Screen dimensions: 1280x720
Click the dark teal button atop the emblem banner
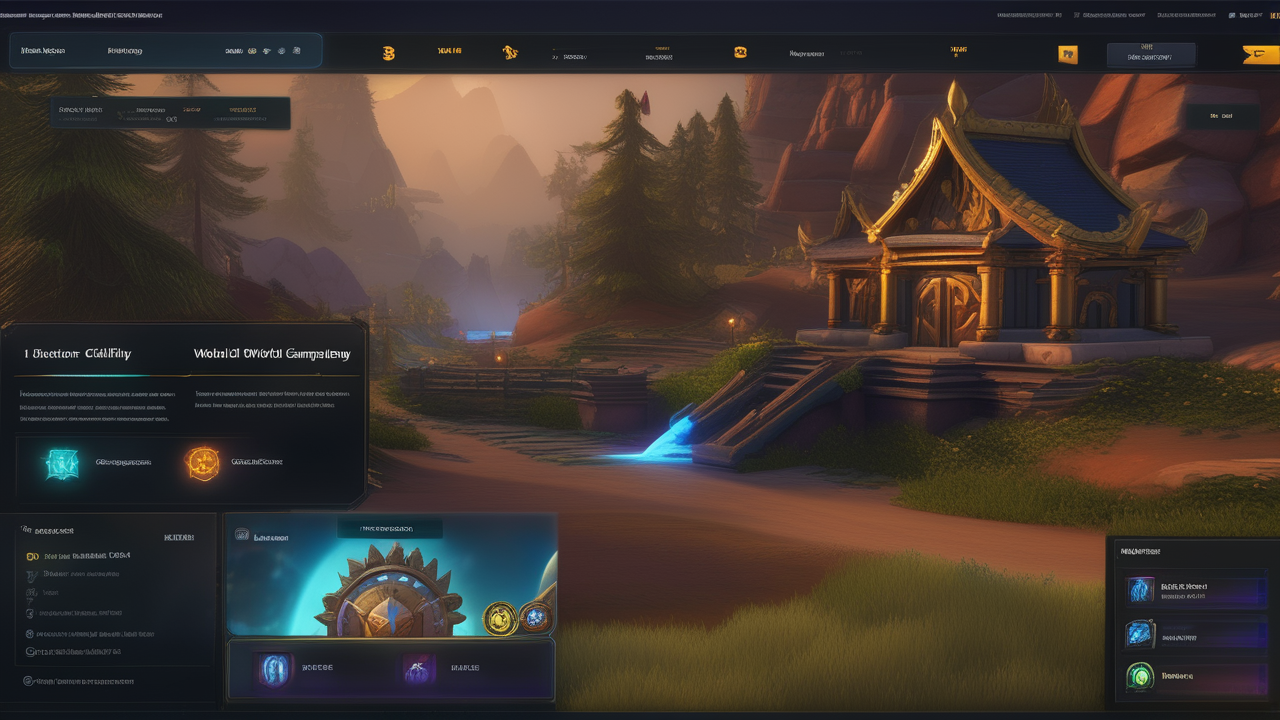click(389, 528)
